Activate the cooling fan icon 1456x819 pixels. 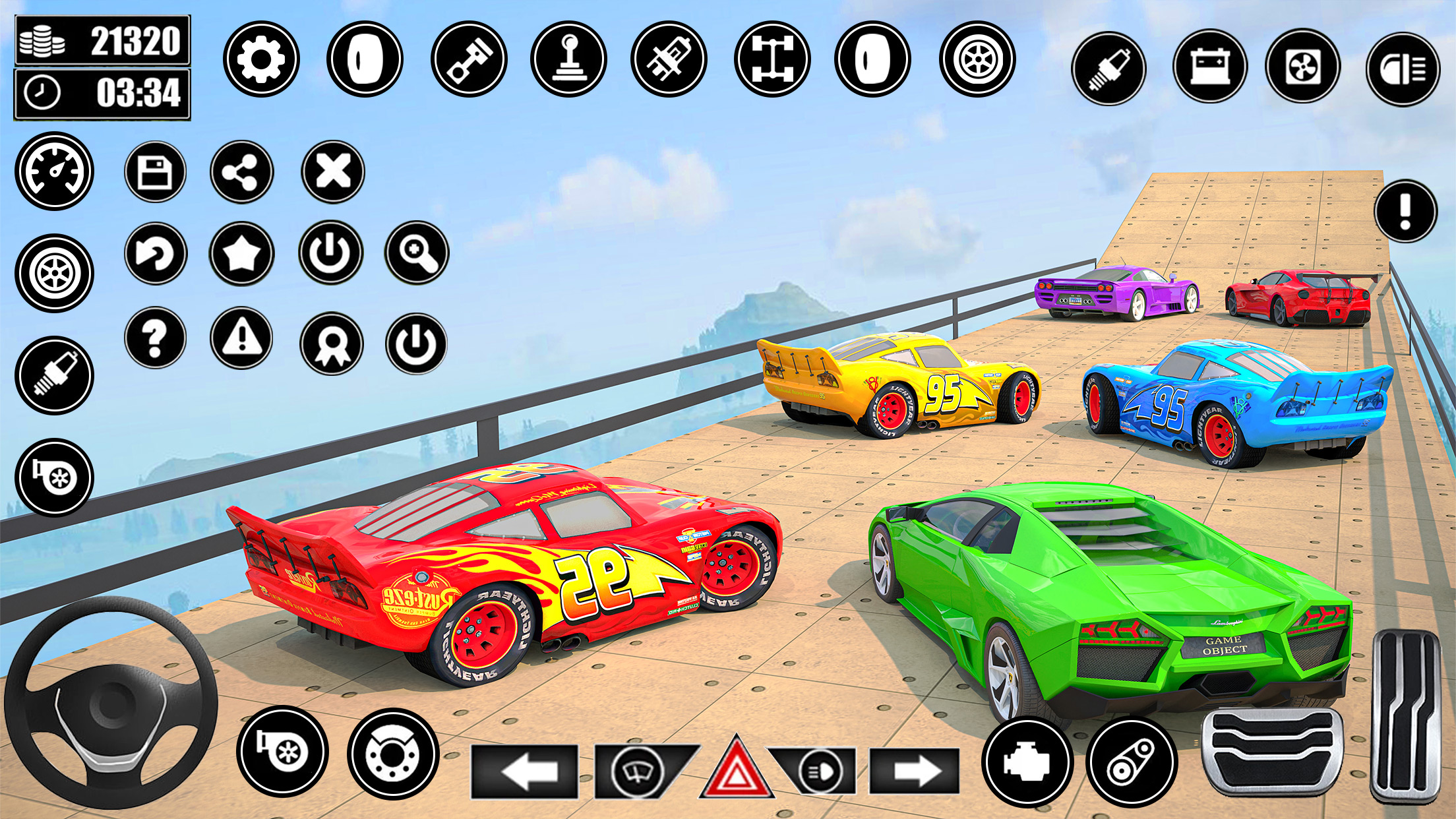[1303, 67]
